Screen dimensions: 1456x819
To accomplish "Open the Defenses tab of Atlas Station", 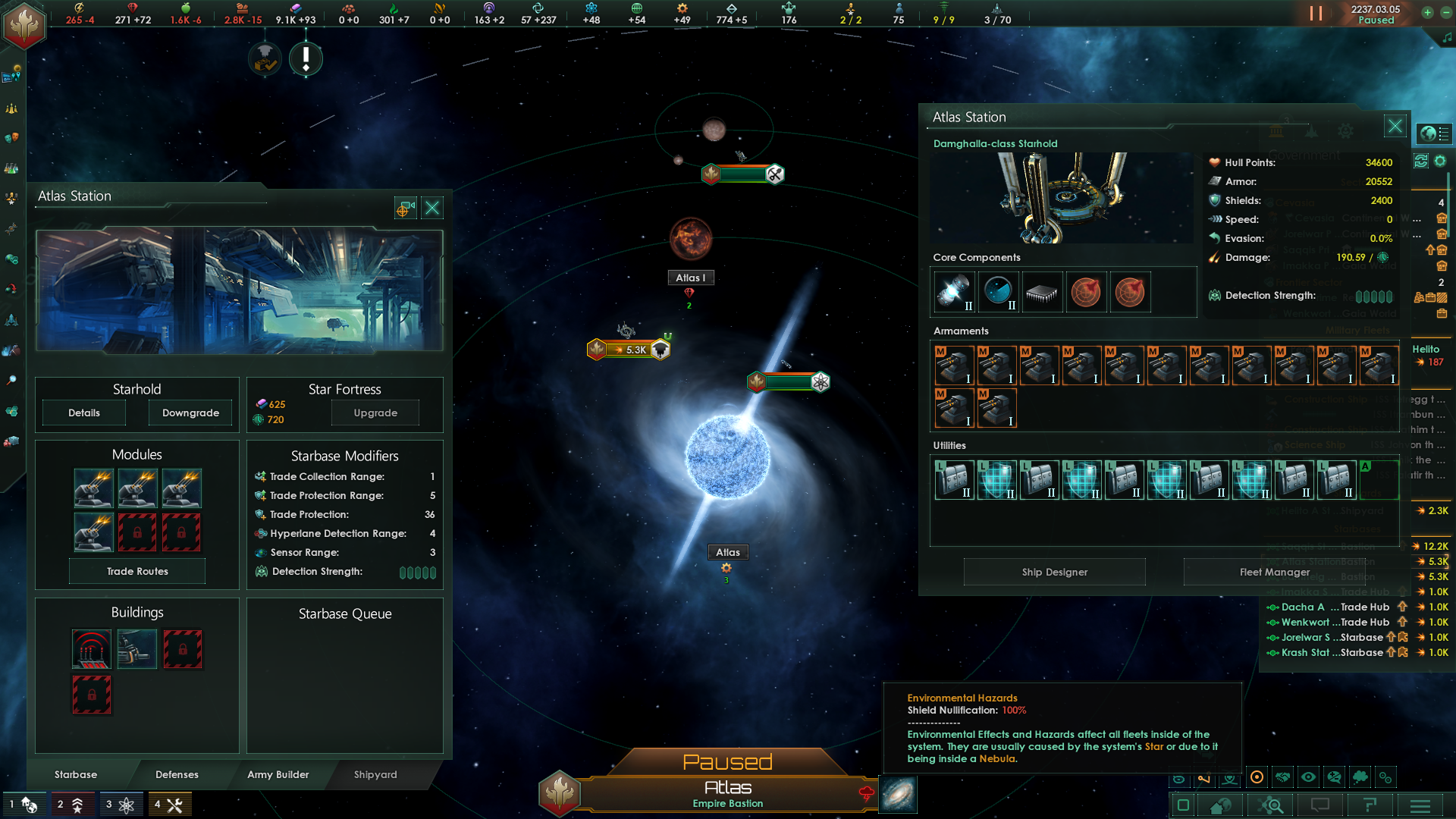I will 177,775.
